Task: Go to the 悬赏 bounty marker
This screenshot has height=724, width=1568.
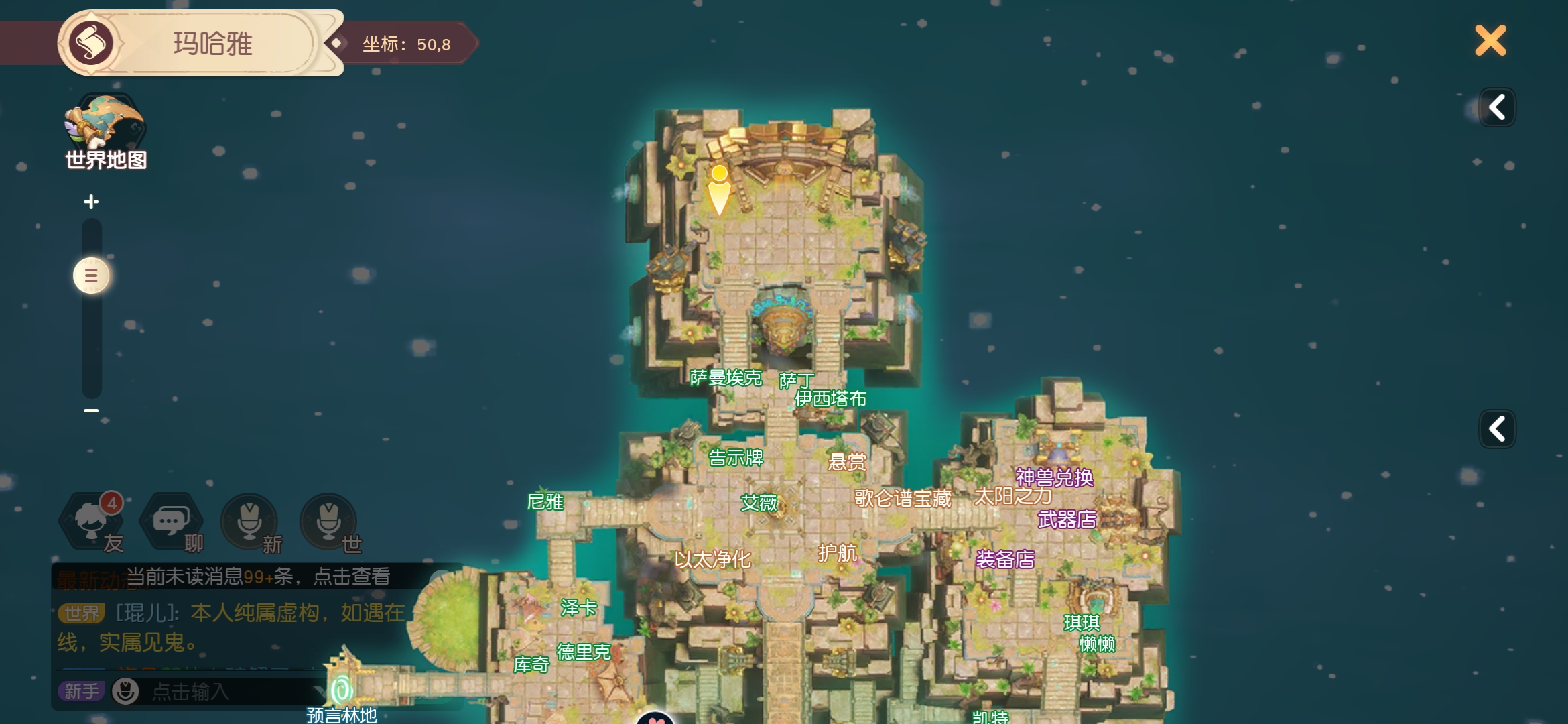Action: click(847, 462)
